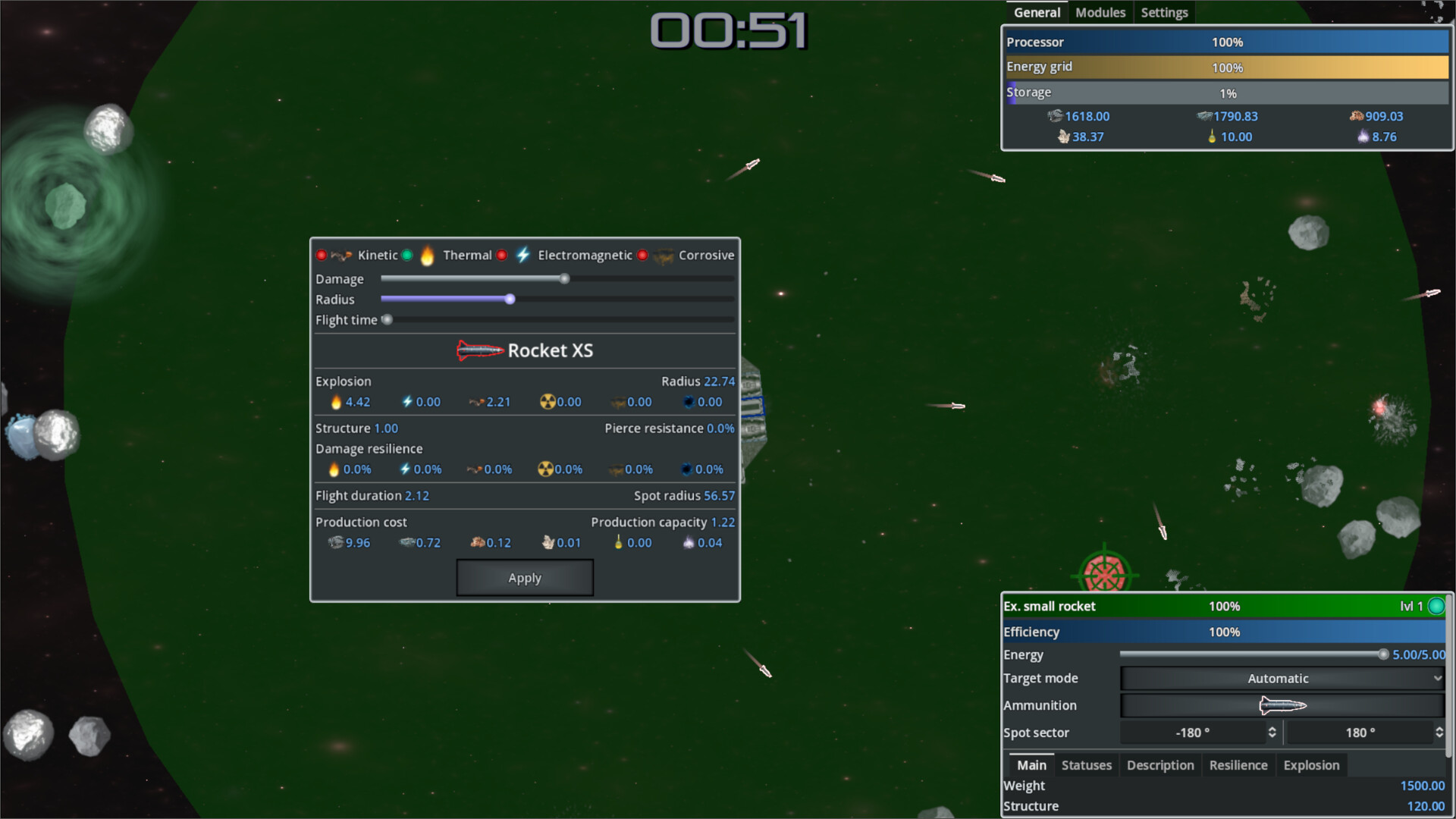Switch to the Modules tab
Viewport: 1456px width, 819px height.
point(1100,12)
